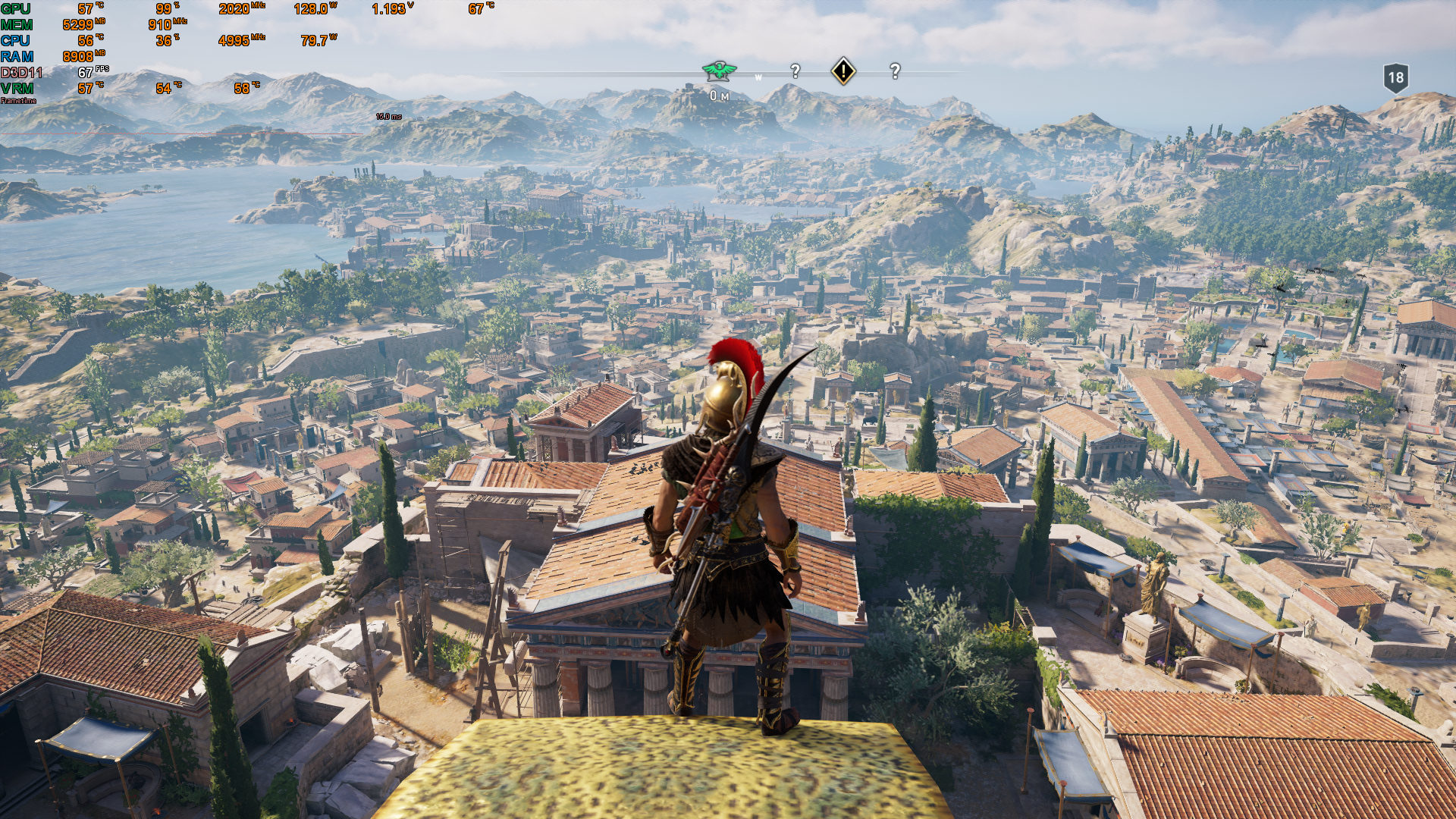This screenshot has width=1456, height=819.
Task: Select the quest exclamation diamond marker
Action: 843,71
